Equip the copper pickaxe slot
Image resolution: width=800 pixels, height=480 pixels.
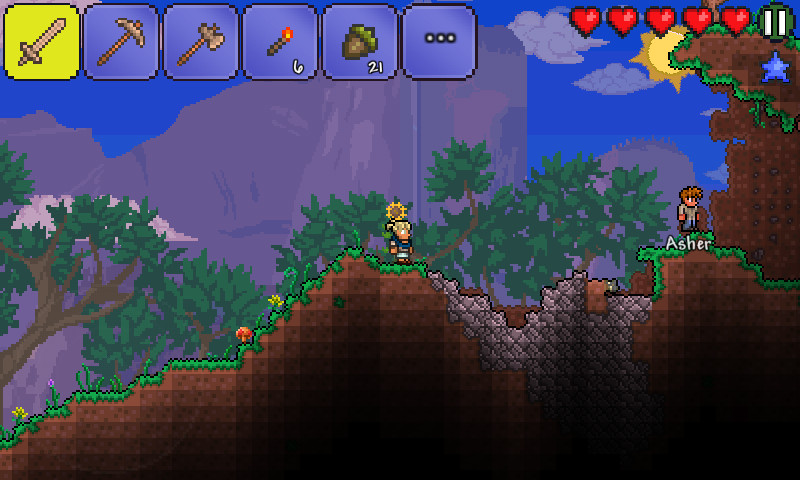pos(121,42)
